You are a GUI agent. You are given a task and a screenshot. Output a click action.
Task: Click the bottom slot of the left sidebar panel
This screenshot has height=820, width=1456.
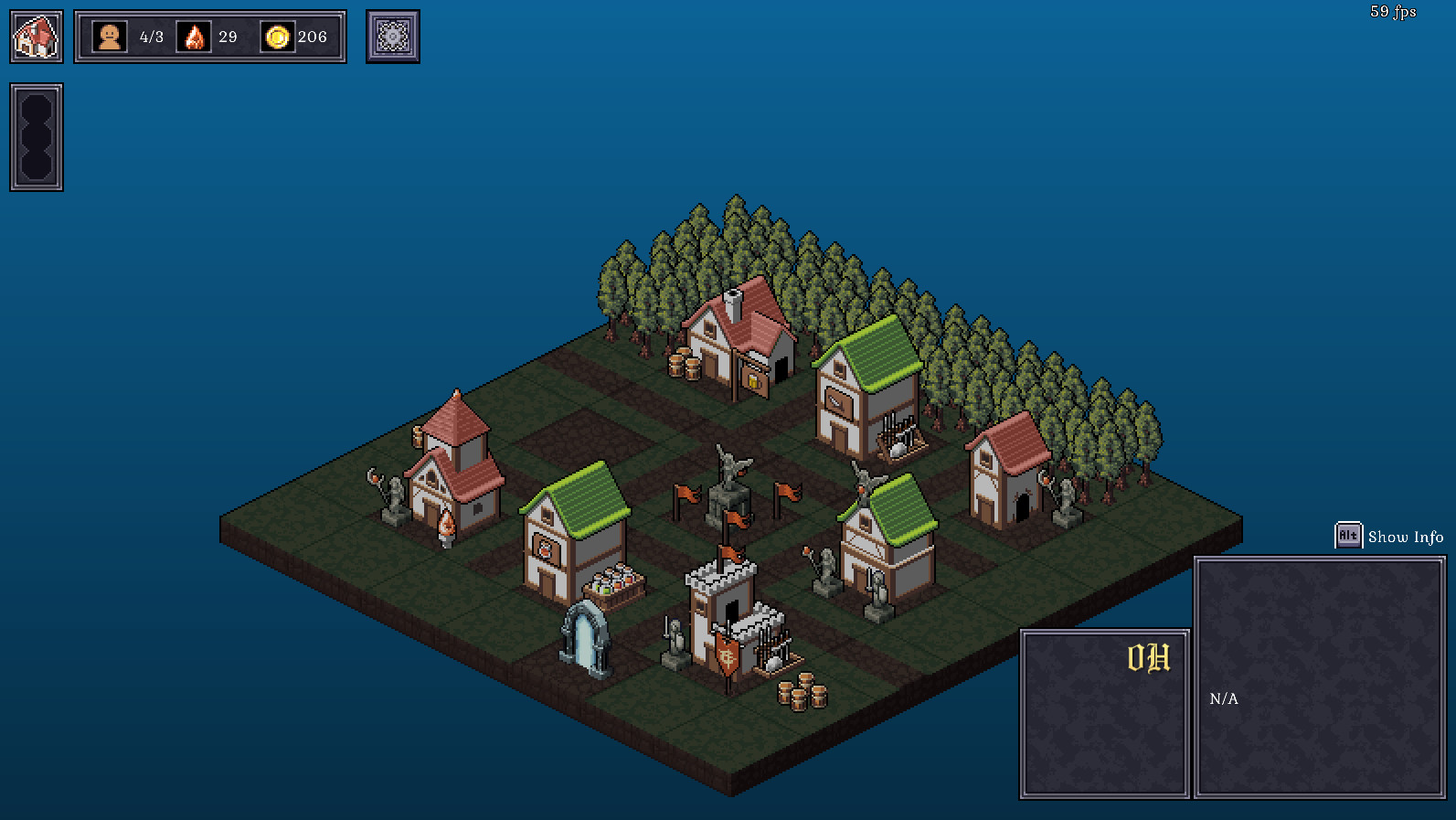click(37, 167)
